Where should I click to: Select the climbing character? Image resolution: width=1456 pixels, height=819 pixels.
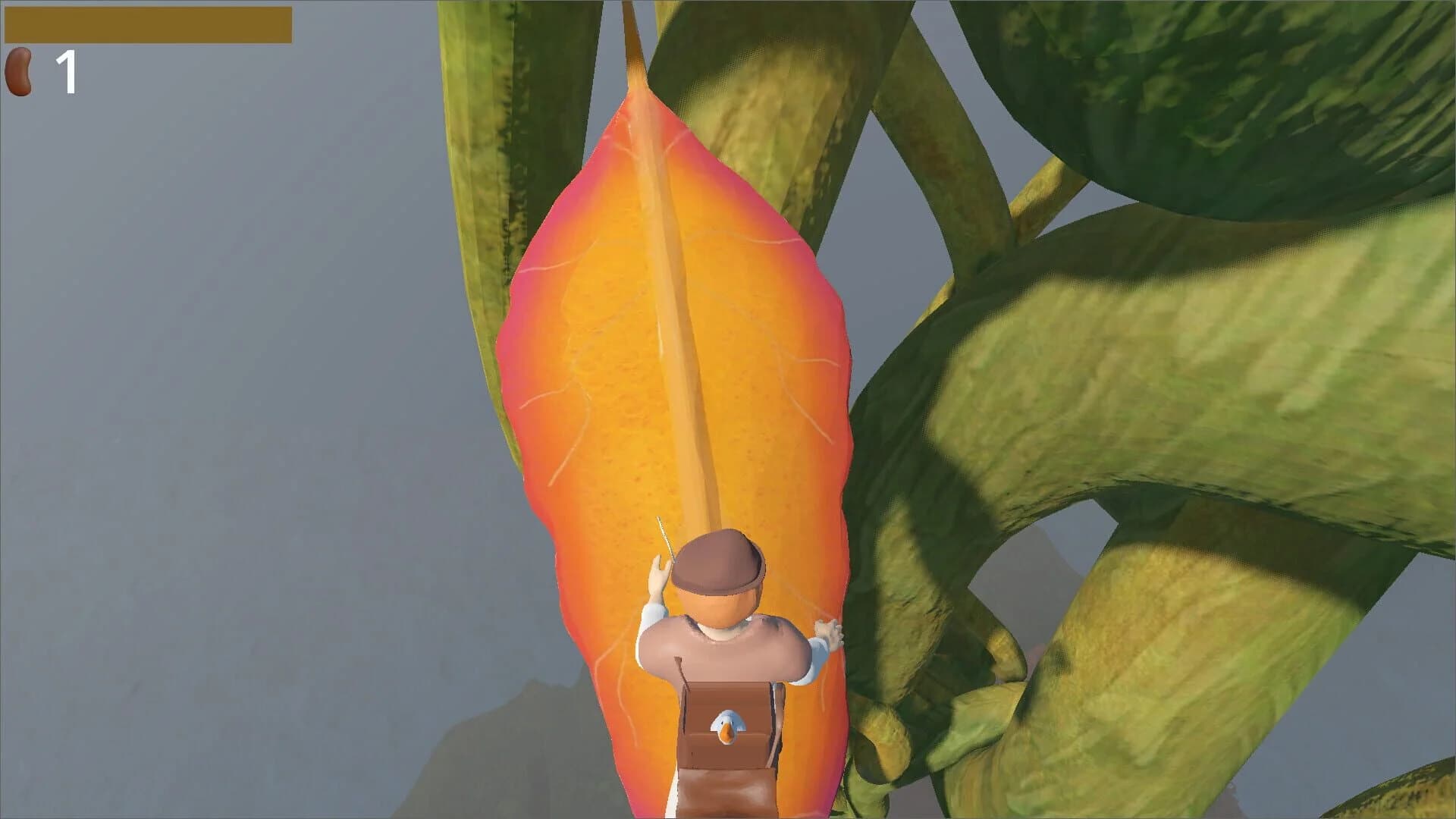pyautogui.click(x=720, y=667)
